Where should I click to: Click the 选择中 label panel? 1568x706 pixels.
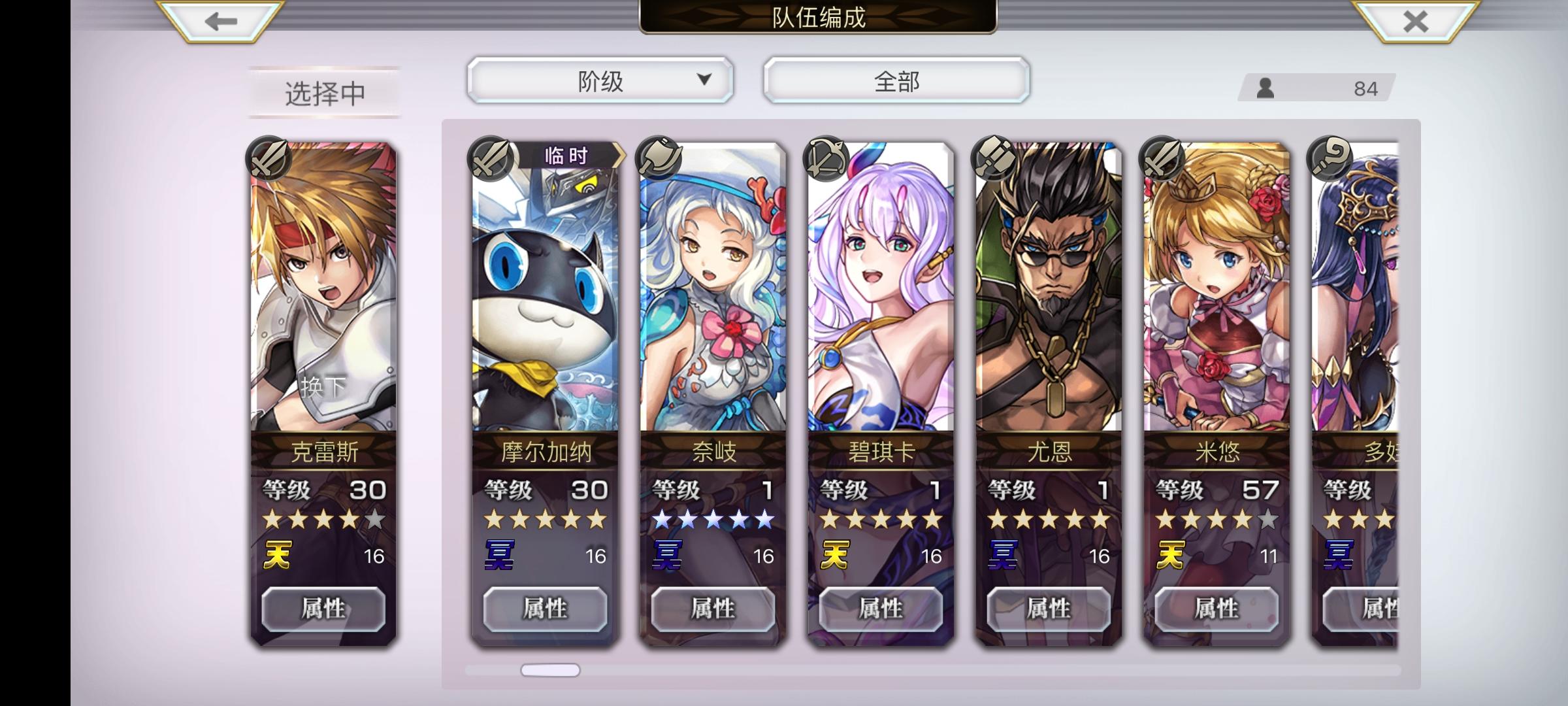tap(322, 92)
